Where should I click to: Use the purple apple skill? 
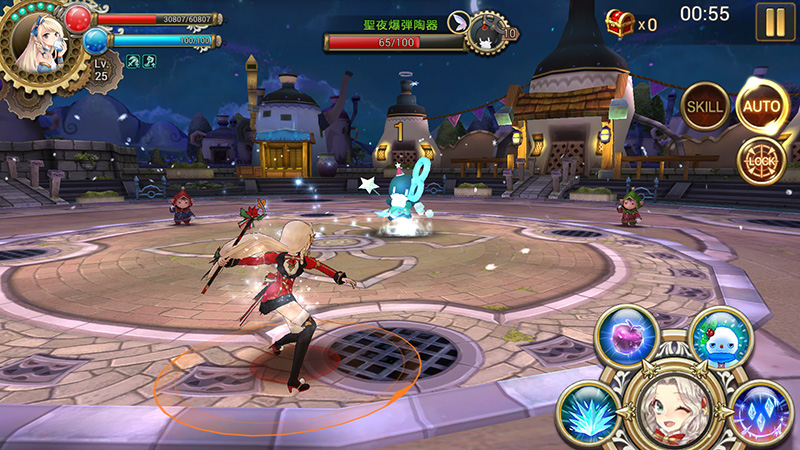coord(627,335)
